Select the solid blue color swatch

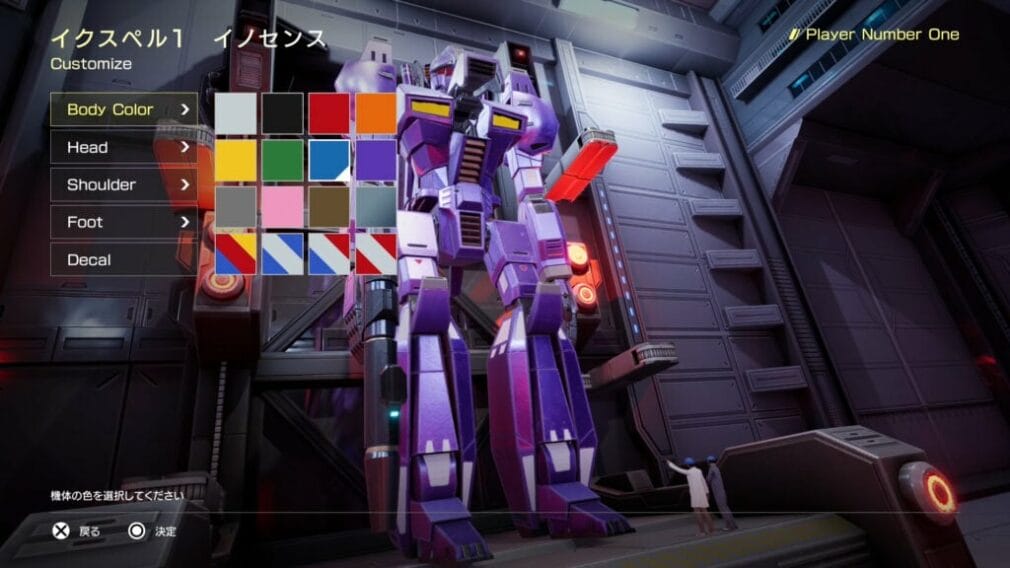[329, 160]
